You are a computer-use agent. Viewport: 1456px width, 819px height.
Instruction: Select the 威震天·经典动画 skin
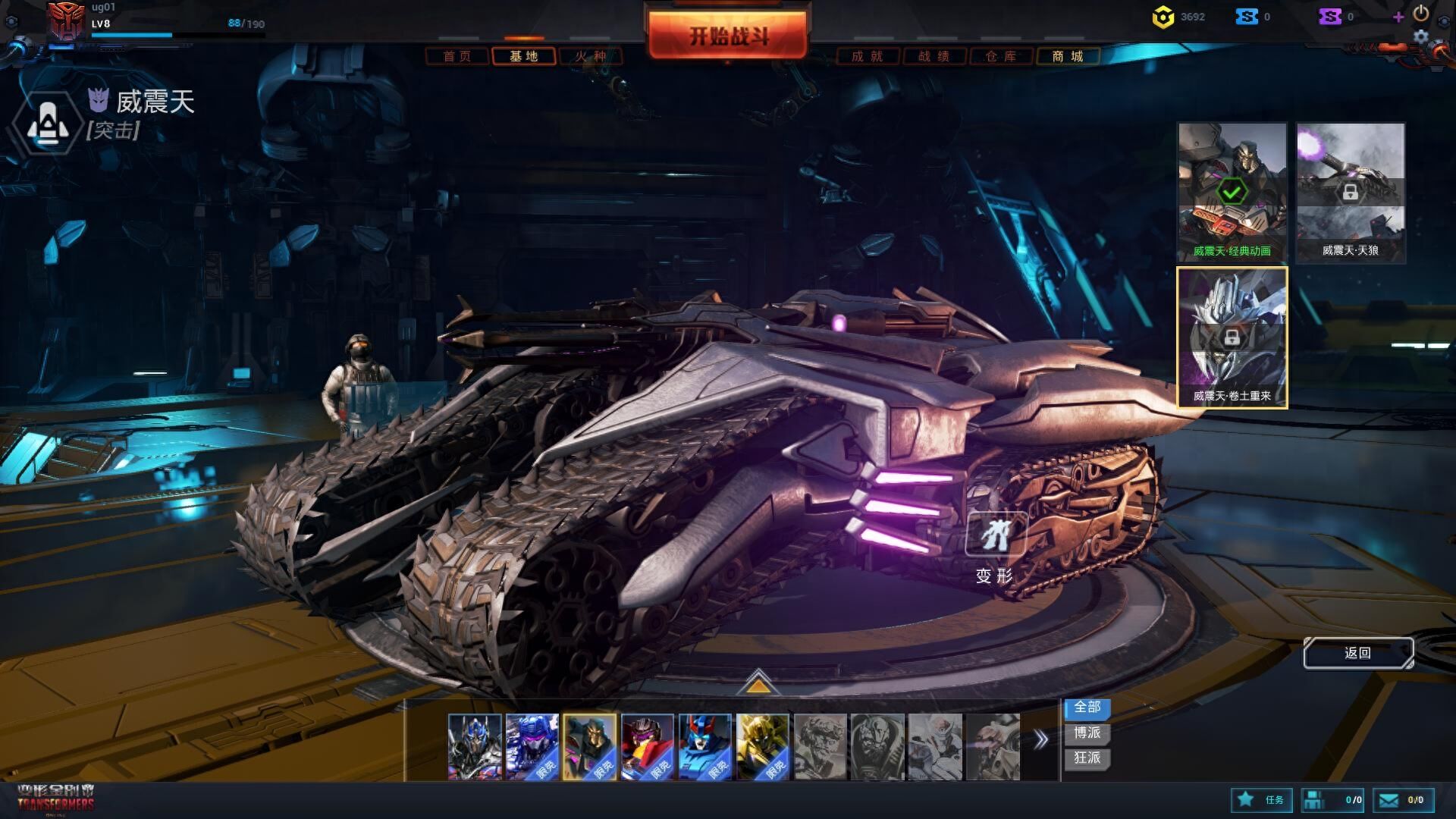tap(1232, 192)
